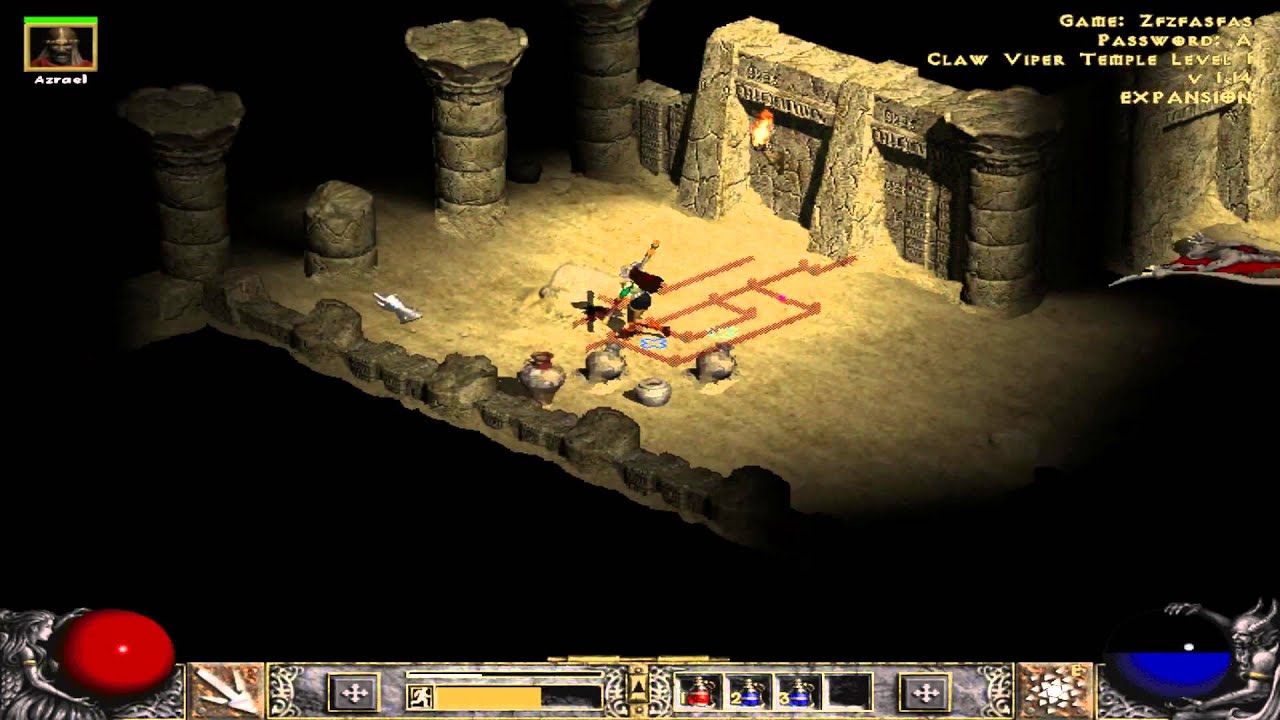The width and height of the screenshot is (1280, 720).
Task: Toggle run/walk mode
Action: [420, 695]
